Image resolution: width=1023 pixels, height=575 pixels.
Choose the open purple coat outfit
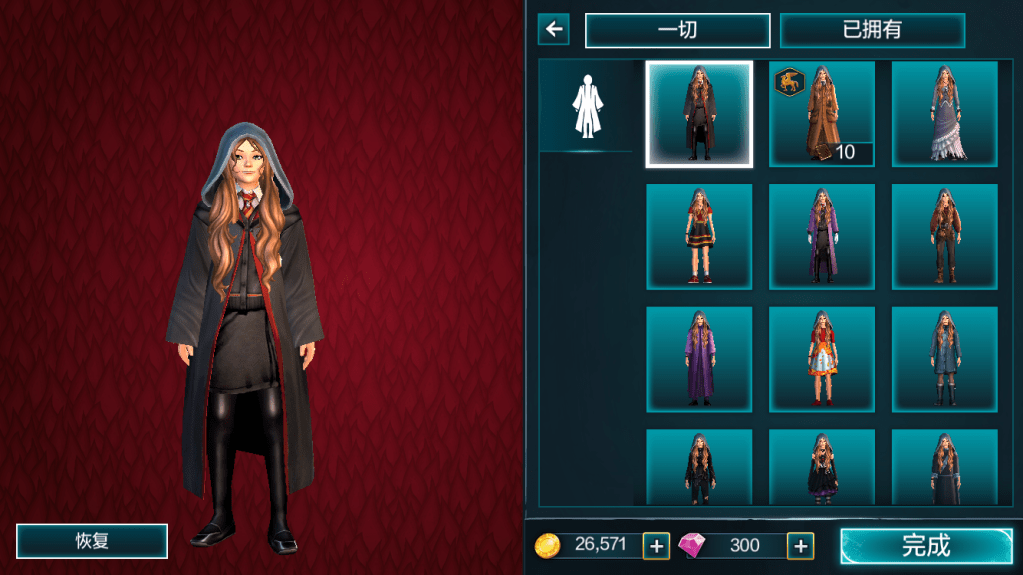[x=821, y=236]
